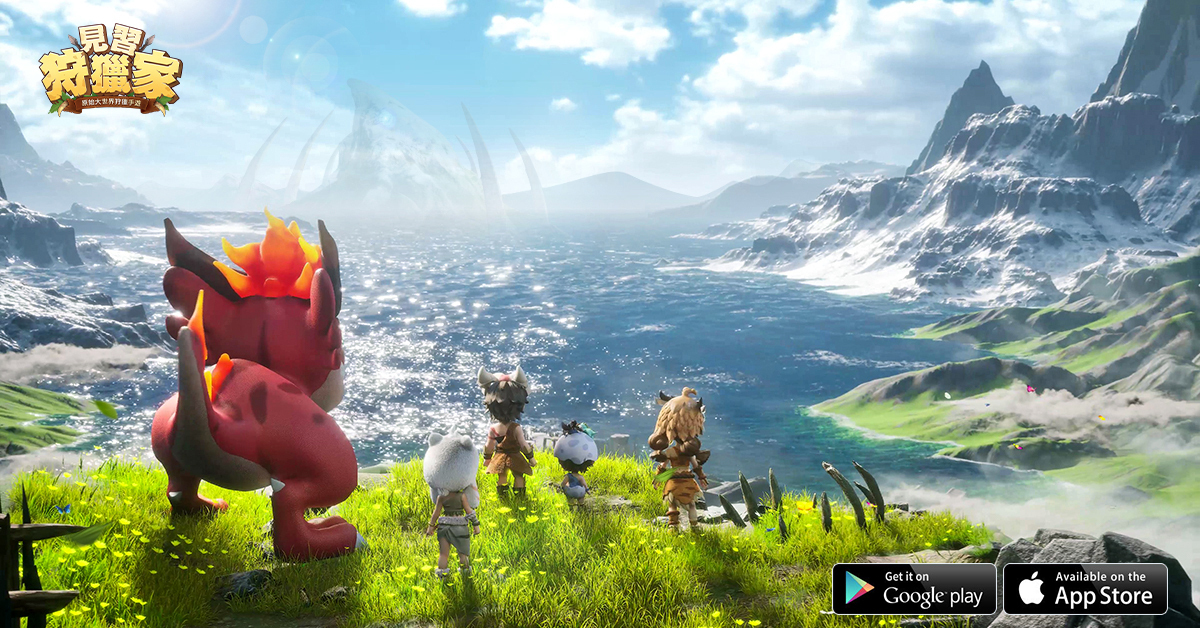The image size is (1200, 628).
Task: Tap the App Store download badge
Action: click(x=1085, y=588)
